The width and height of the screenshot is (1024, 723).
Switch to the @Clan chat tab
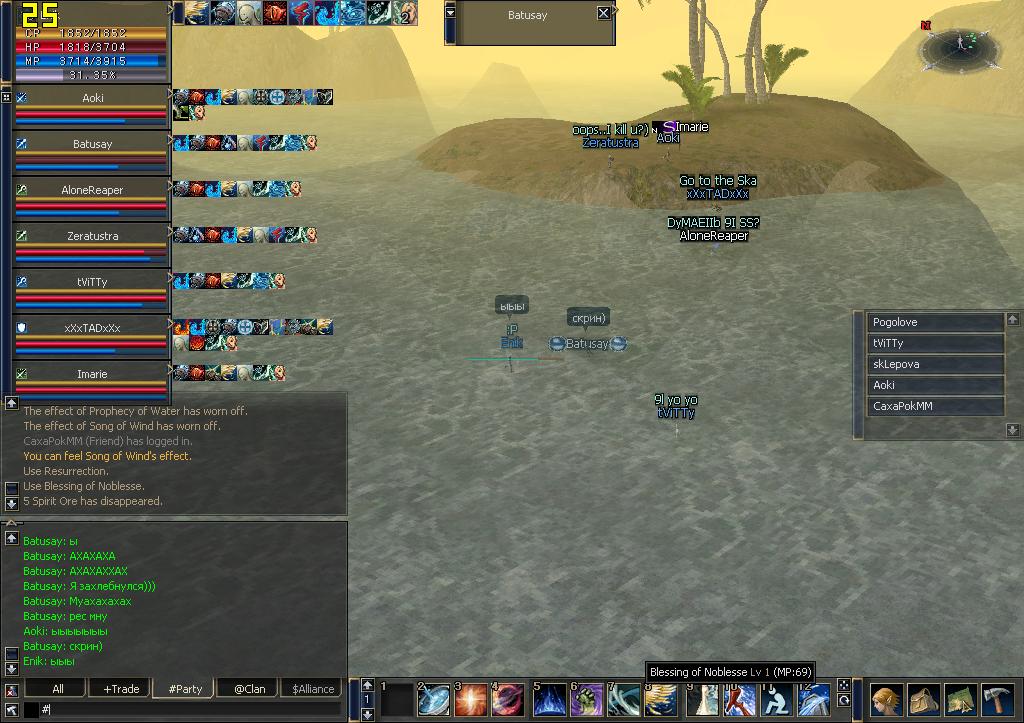(248, 689)
